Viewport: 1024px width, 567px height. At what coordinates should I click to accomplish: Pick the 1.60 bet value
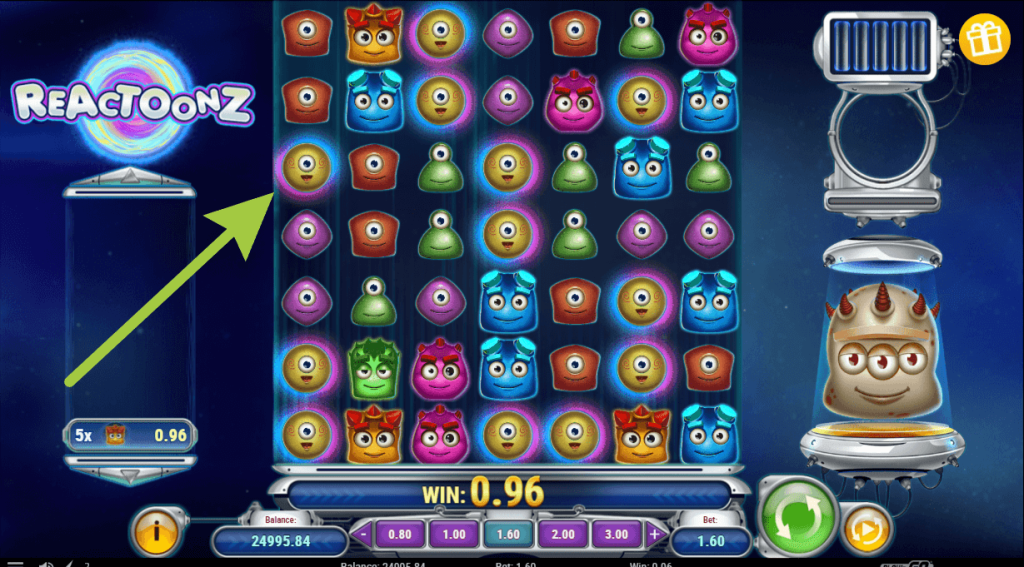[508, 534]
